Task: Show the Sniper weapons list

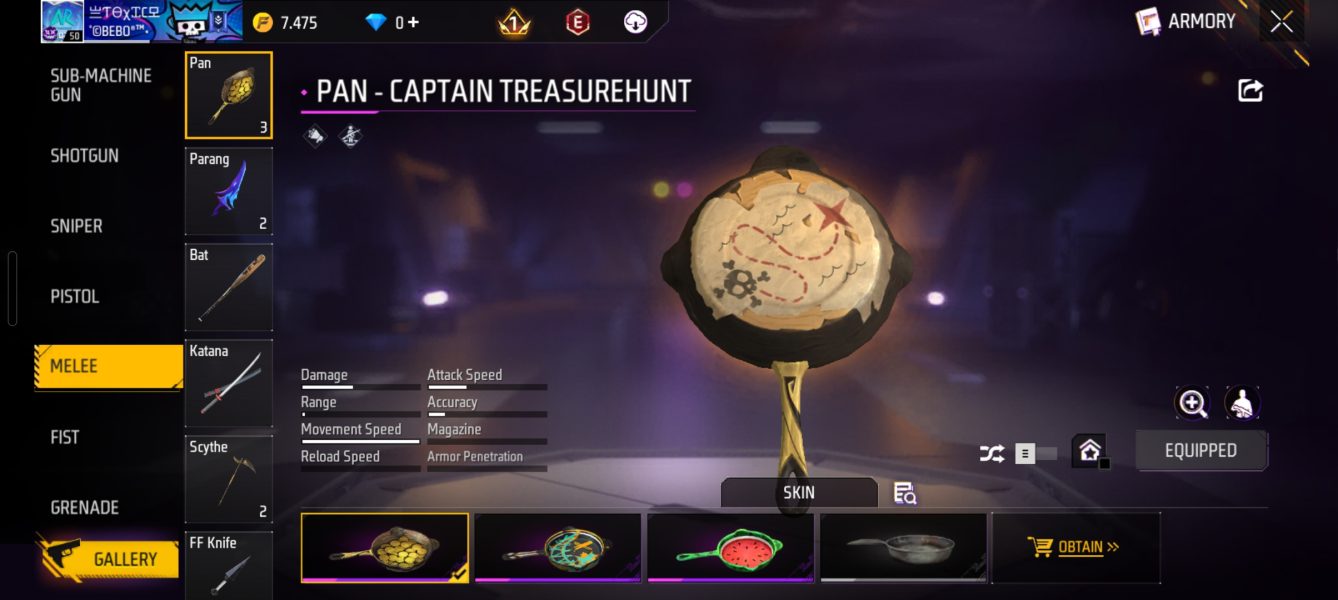Action: pos(77,226)
